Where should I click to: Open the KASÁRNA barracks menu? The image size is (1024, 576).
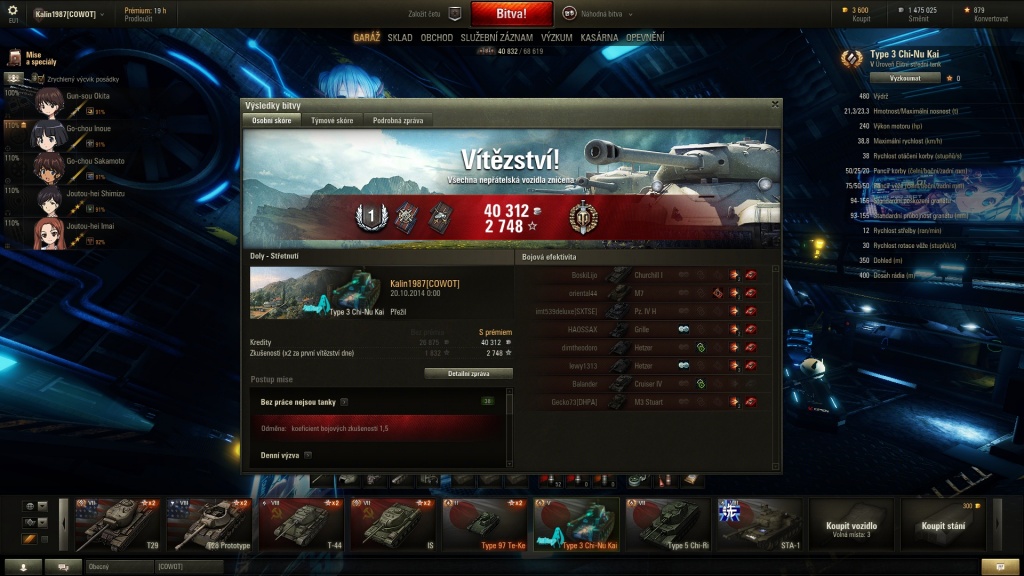[598, 38]
